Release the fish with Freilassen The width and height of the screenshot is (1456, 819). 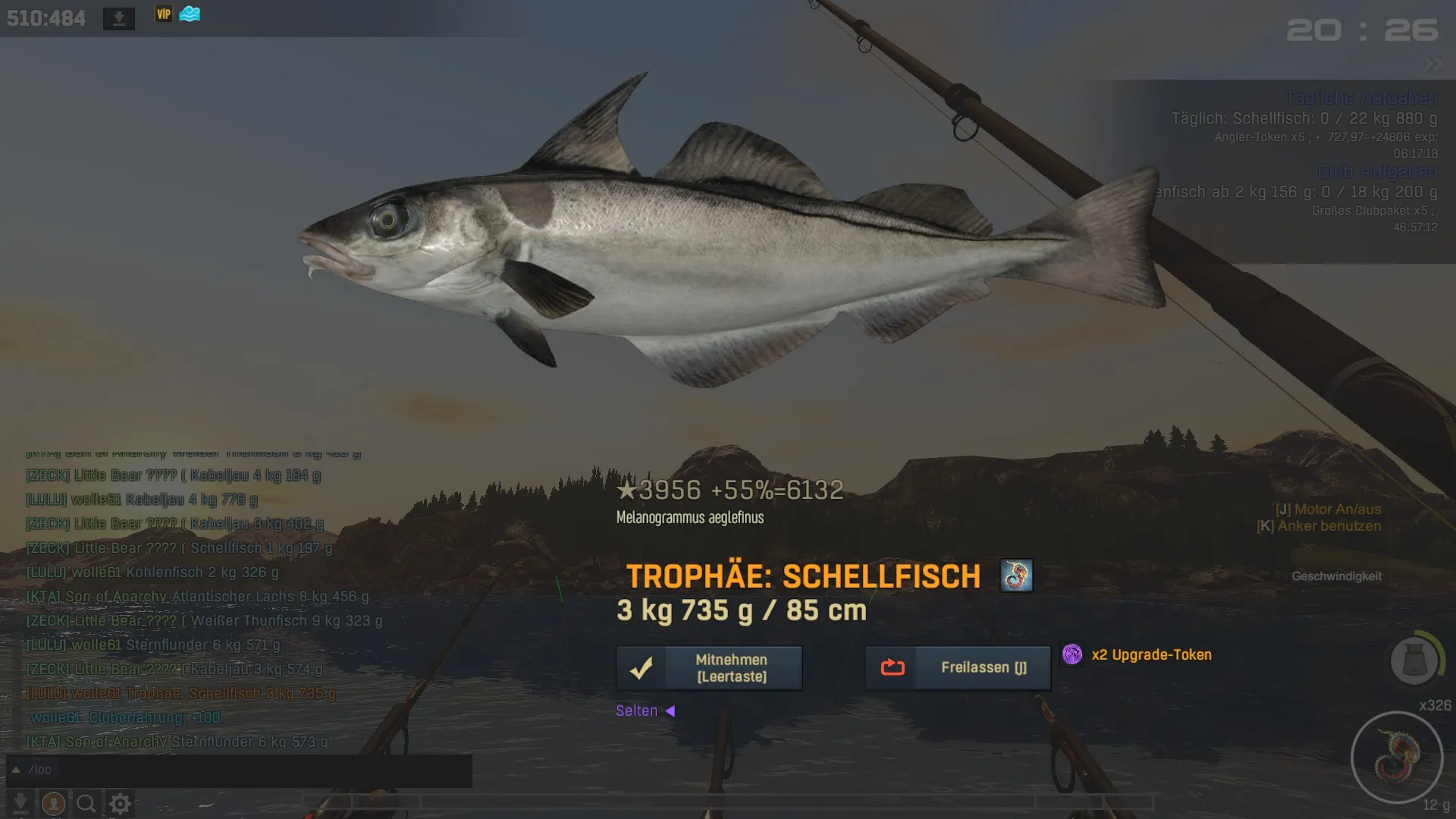tap(958, 668)
